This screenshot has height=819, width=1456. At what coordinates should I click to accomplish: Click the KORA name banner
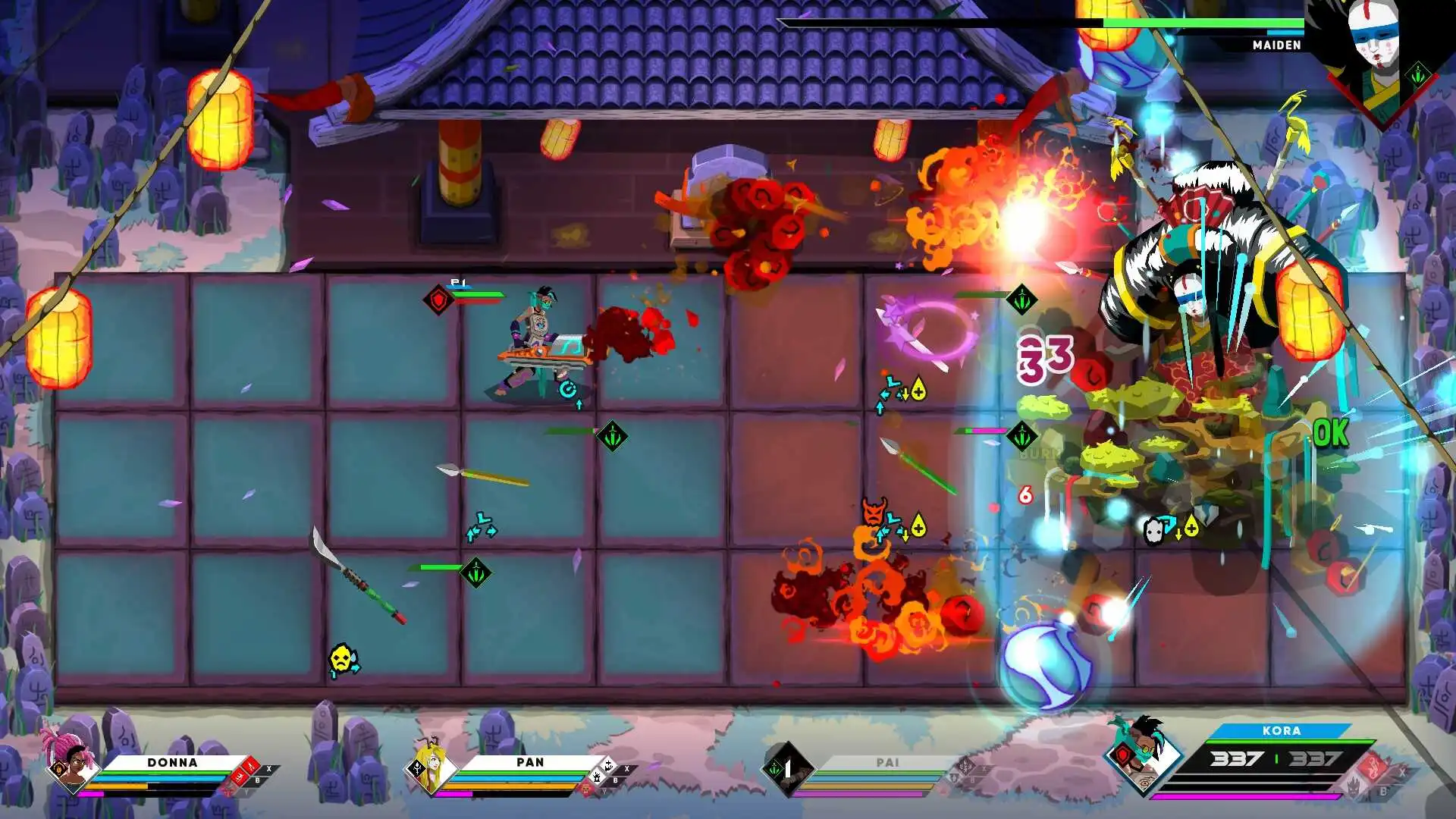(1280, 731)
